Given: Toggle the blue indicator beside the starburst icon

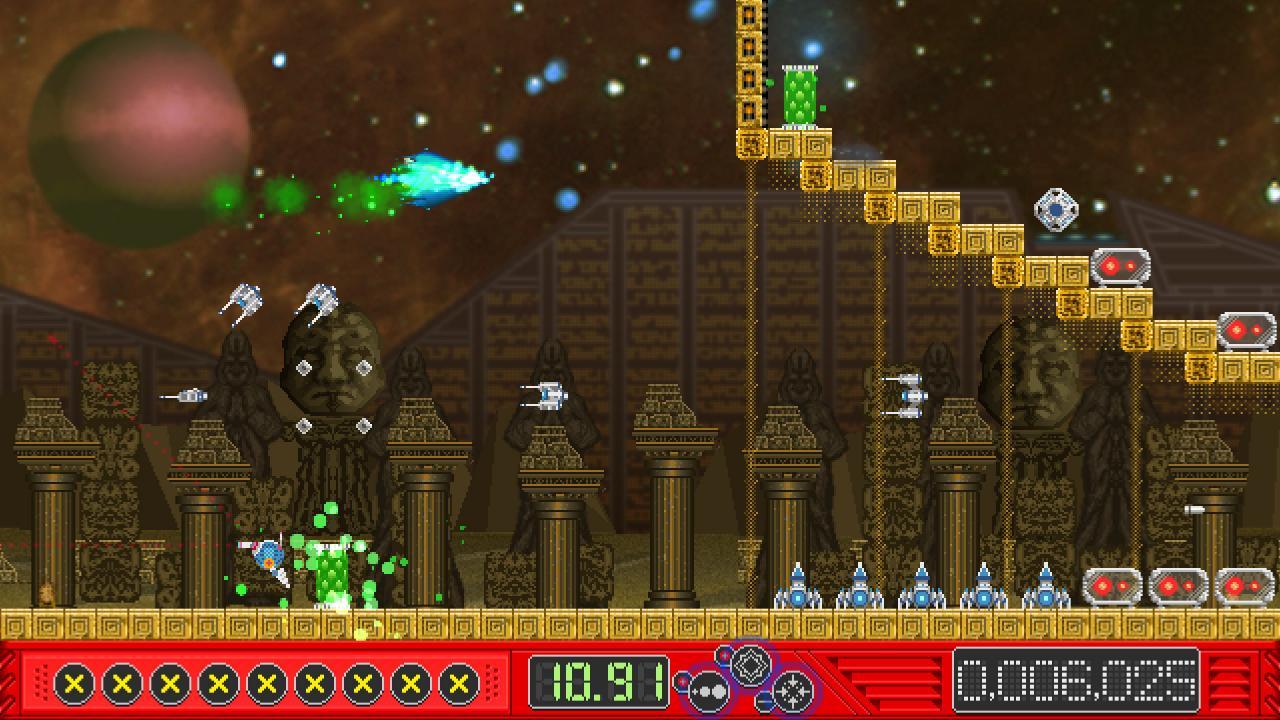Looking at the screenshot, I should pyautogui.click(x=763, y=700).
